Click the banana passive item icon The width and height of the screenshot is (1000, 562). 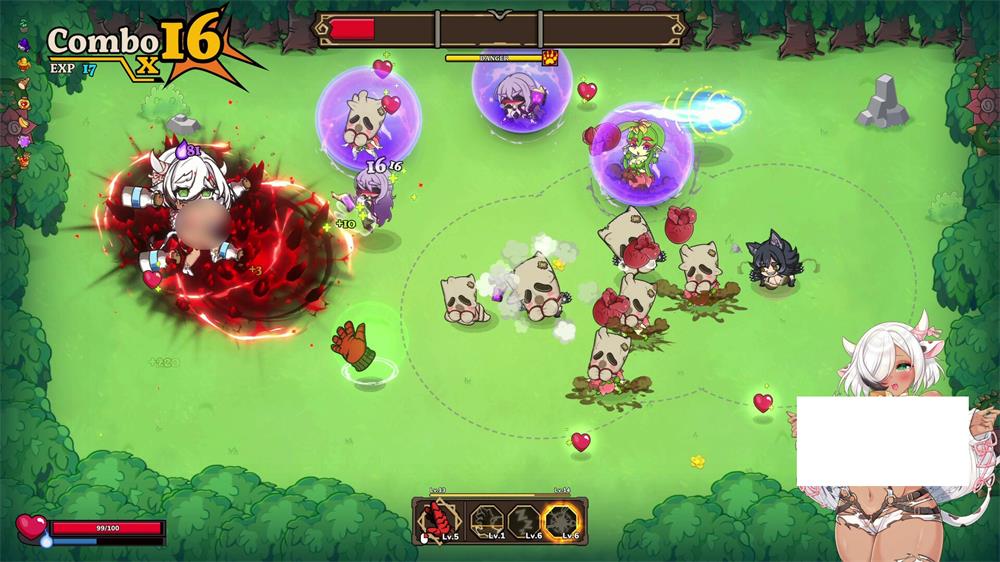23,122
